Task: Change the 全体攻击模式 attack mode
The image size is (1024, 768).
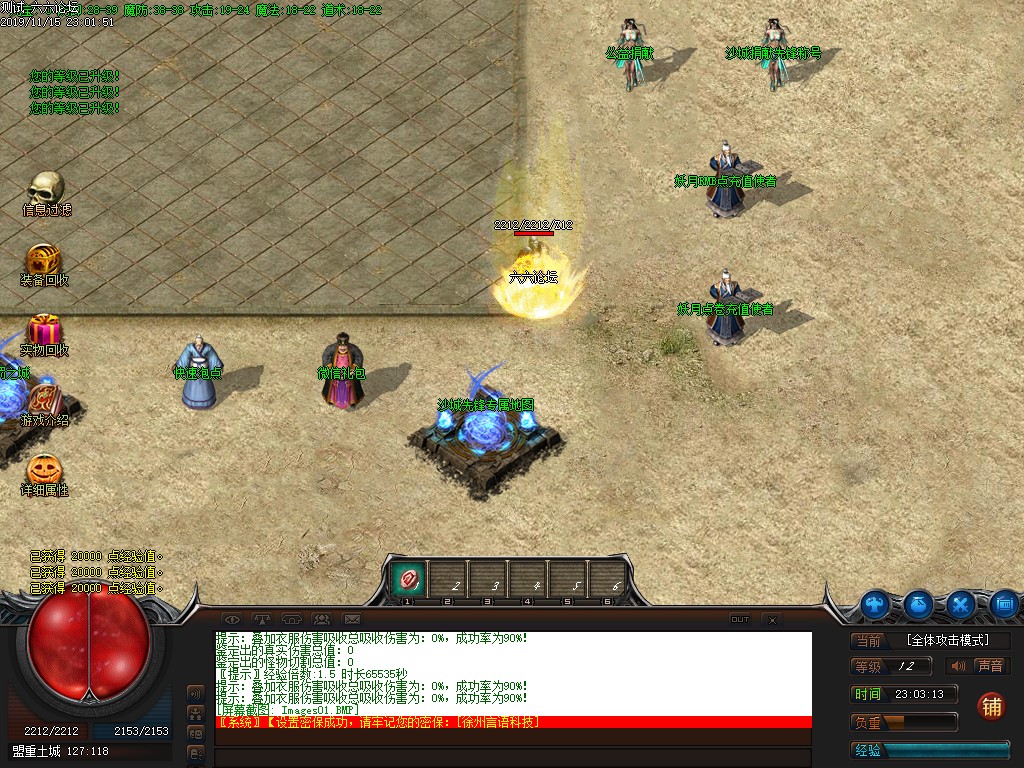Action: pos(946,641)
